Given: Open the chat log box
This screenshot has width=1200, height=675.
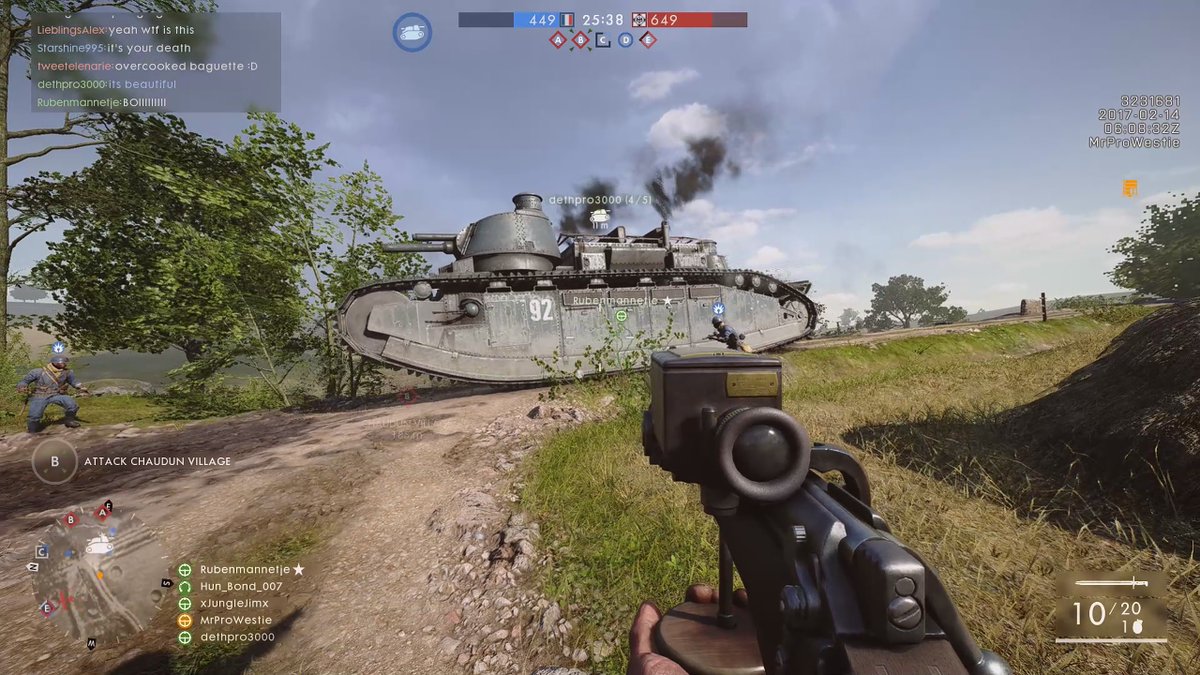Looking at the screenshot, I should [155, 62].
